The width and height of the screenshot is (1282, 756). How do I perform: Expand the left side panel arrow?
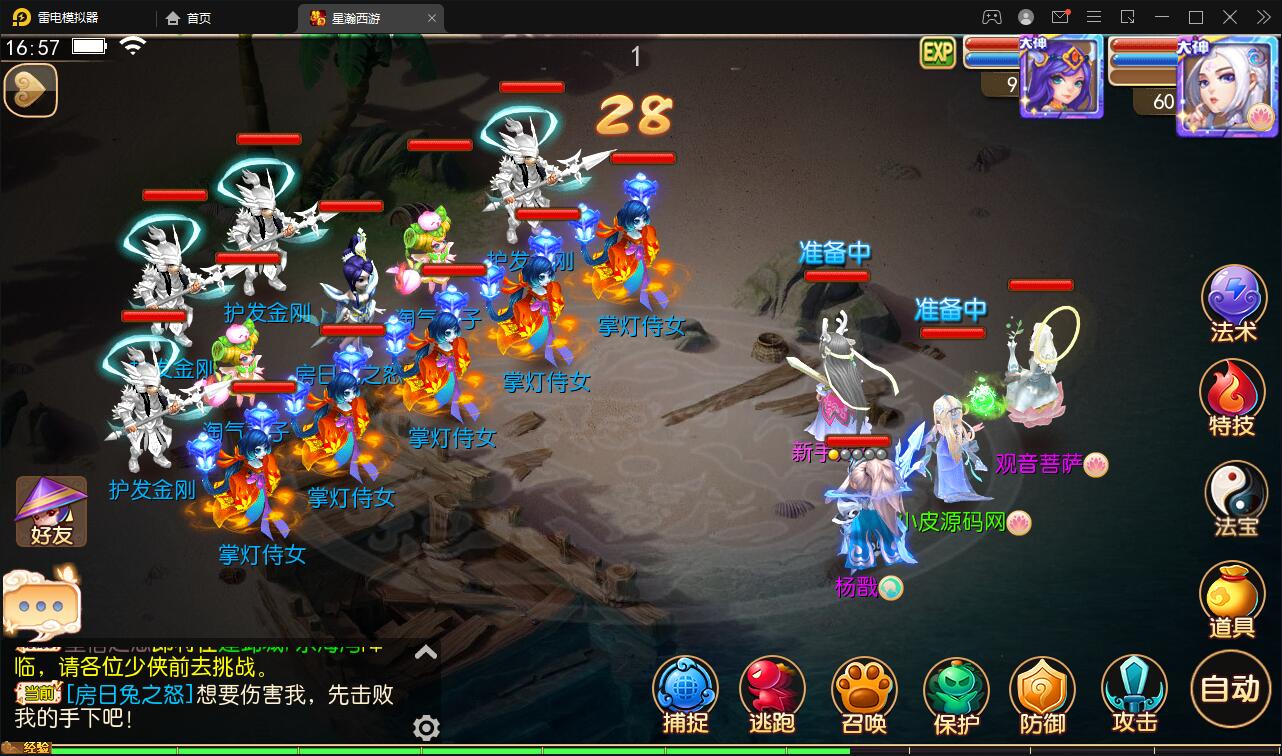point(30,91)
